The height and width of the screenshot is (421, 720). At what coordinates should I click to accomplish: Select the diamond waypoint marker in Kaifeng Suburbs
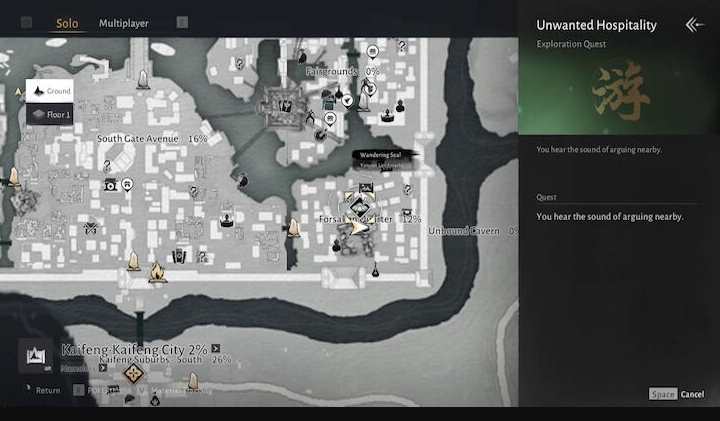pyautogui.click(x=134, y=375)
